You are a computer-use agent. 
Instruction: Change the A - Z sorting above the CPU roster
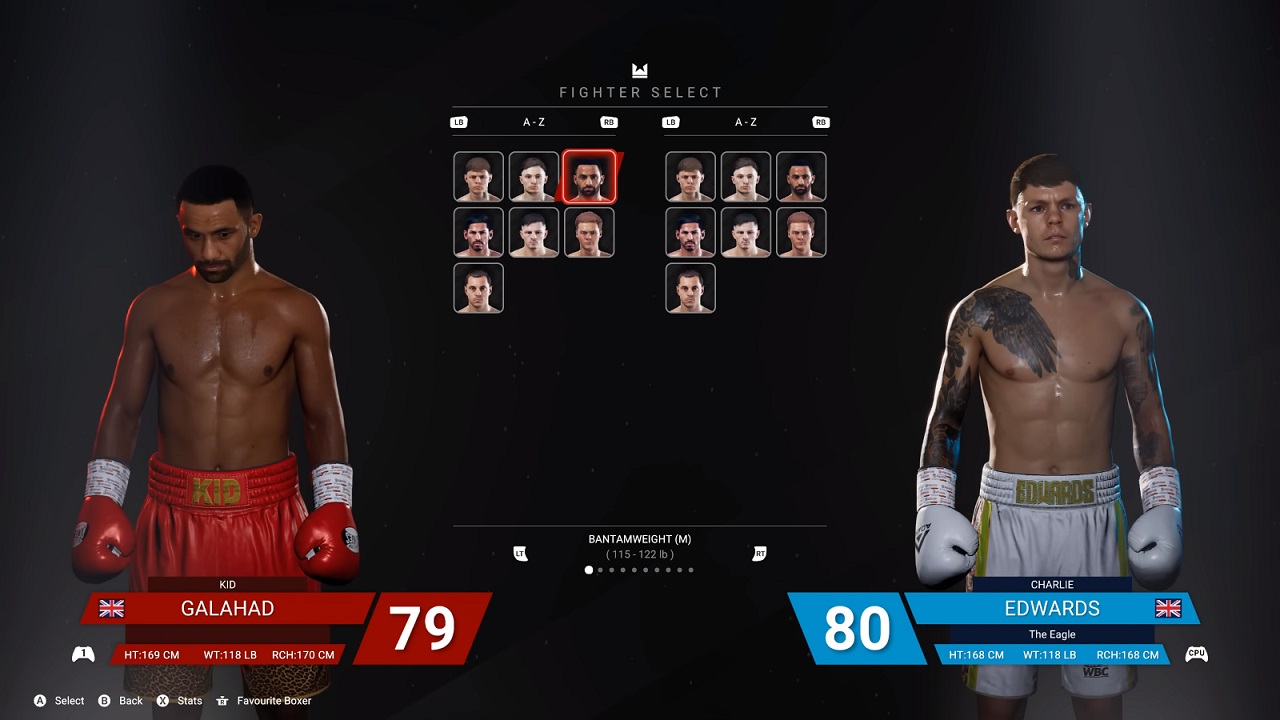click(x=746, y=122)
